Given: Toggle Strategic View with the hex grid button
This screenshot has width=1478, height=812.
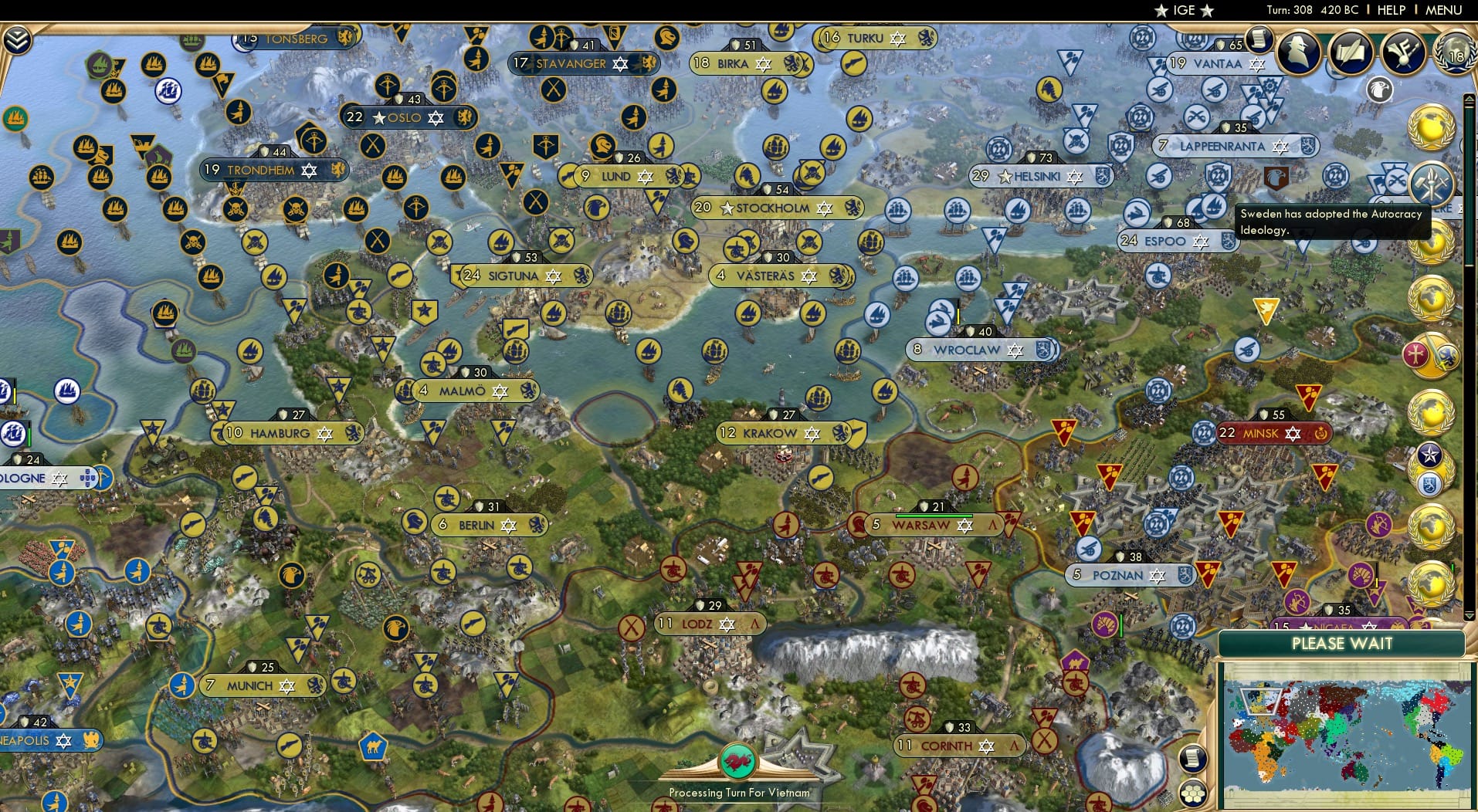Looking at the screenshot, I should 1194,791.
